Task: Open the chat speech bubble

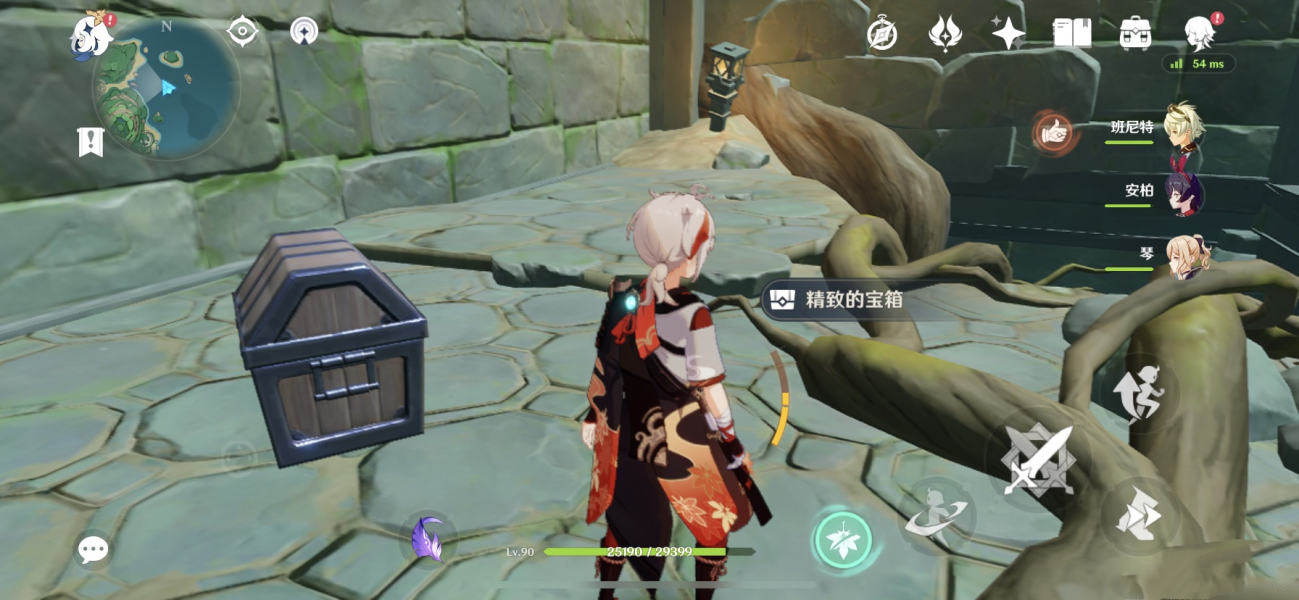Action: pyautogui.click(x=93, y=549)
